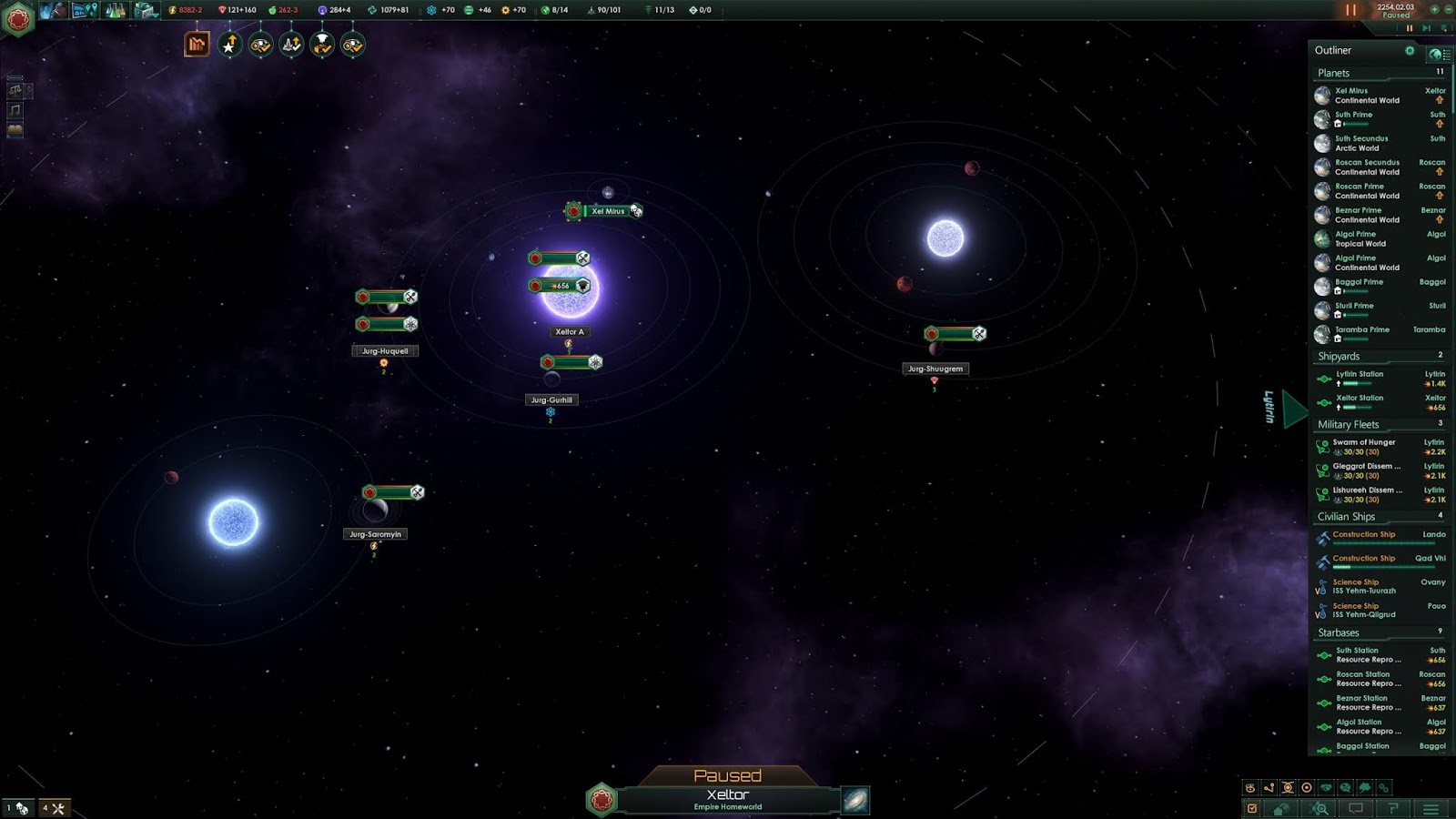Open the Outliner settings gear
Image resolution: width=1456 pixels, height=819 pixels.
coord(1410,51)
